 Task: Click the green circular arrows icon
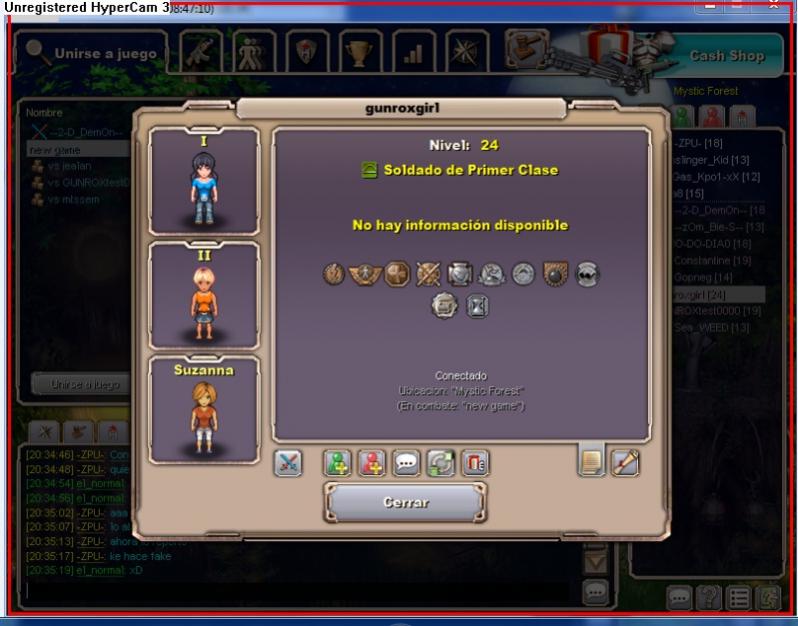pyautogui.click(x=440, y=463)
